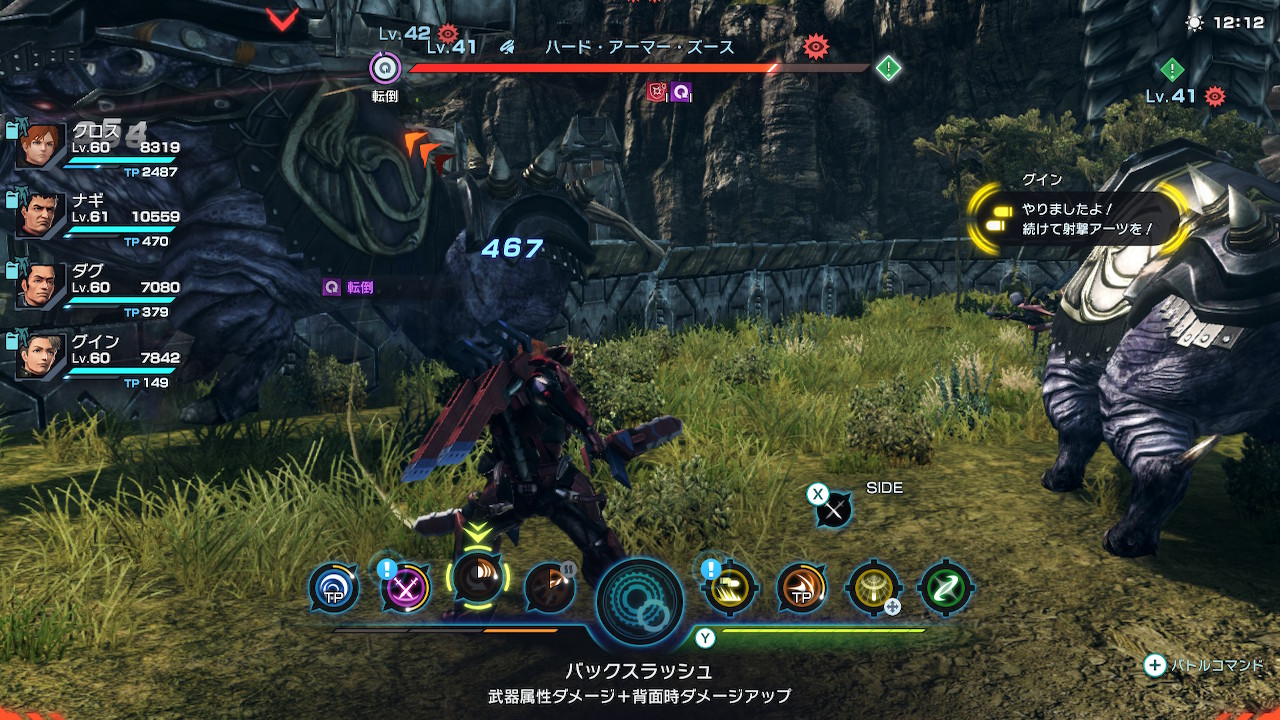Viewport: 1280px width, 720px height.
Task: Click グイン's party portrait
Action: [40, 356]
